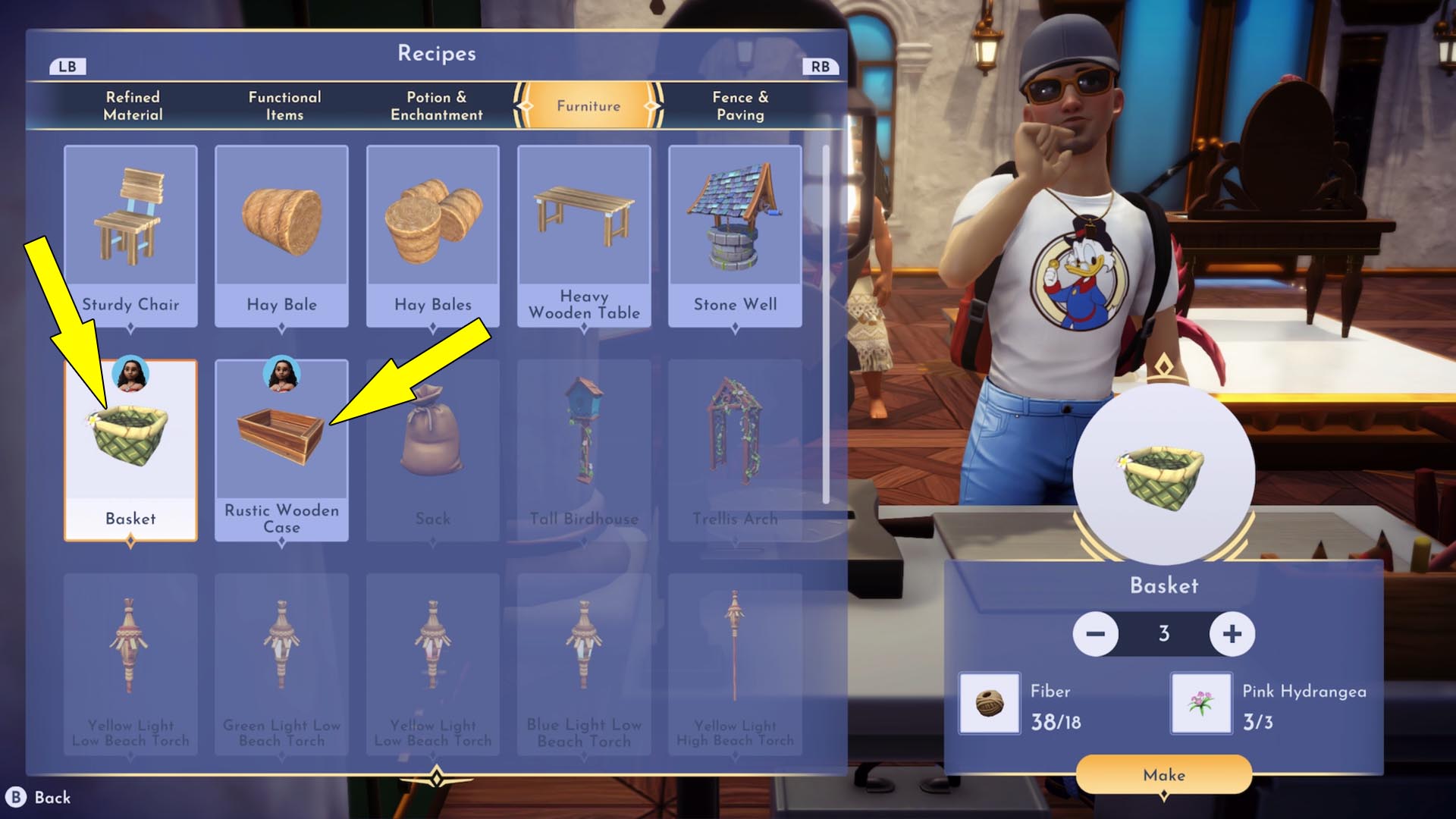Choose the Tall Birdhouse recipe
Image resolution: width=1456 pixels, height=819 pixels.
pyautogui.click(x=584, y=440)
